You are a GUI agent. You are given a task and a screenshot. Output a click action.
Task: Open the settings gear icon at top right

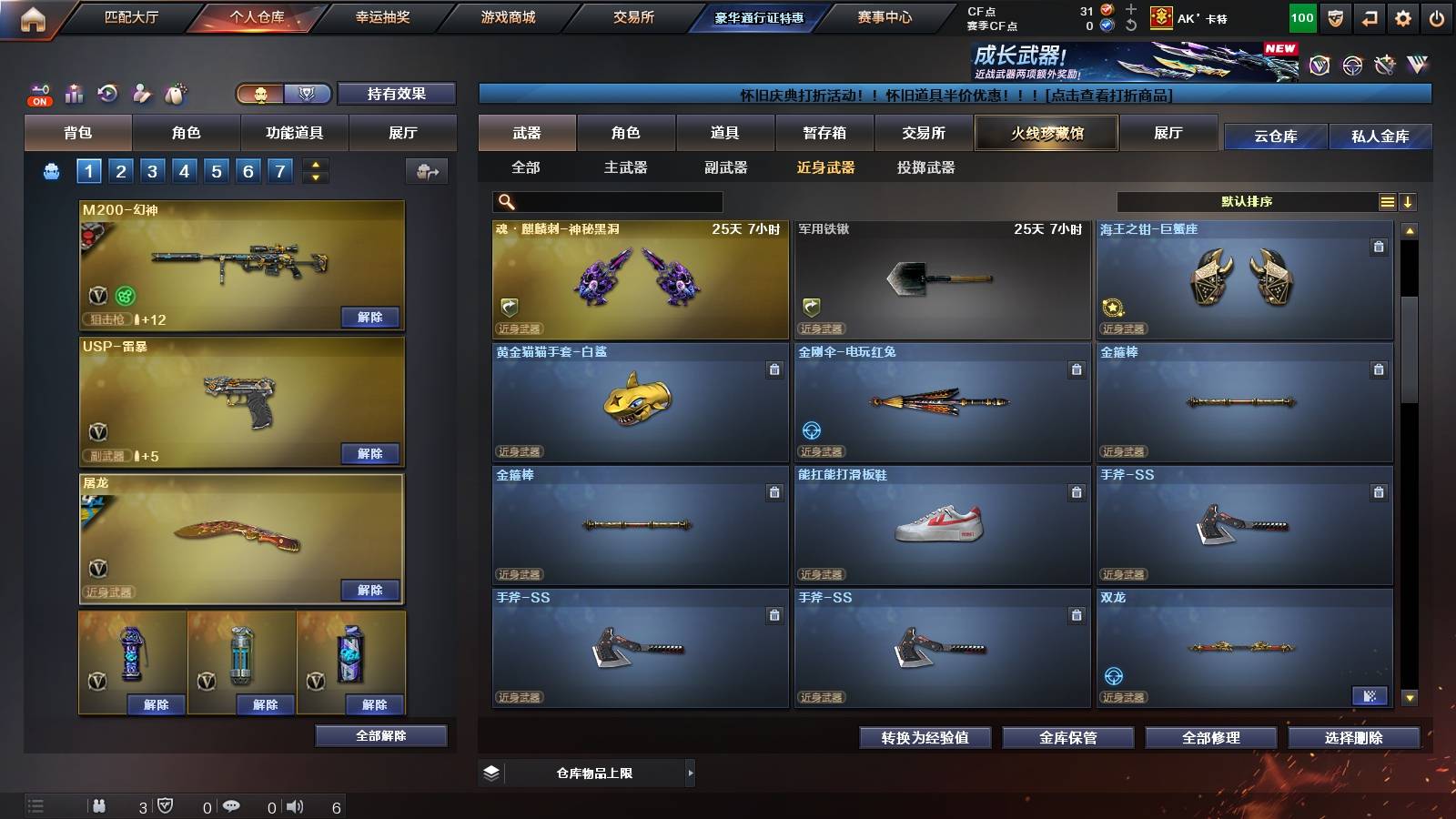pos(1401,16)
